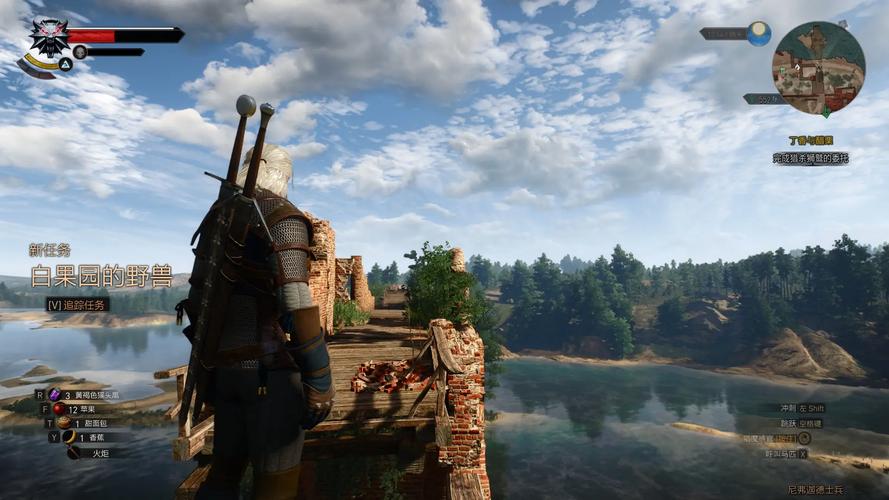Use the apple 苹果 quick slot
The height and width of the screenshot is (500, 889).
58,409
